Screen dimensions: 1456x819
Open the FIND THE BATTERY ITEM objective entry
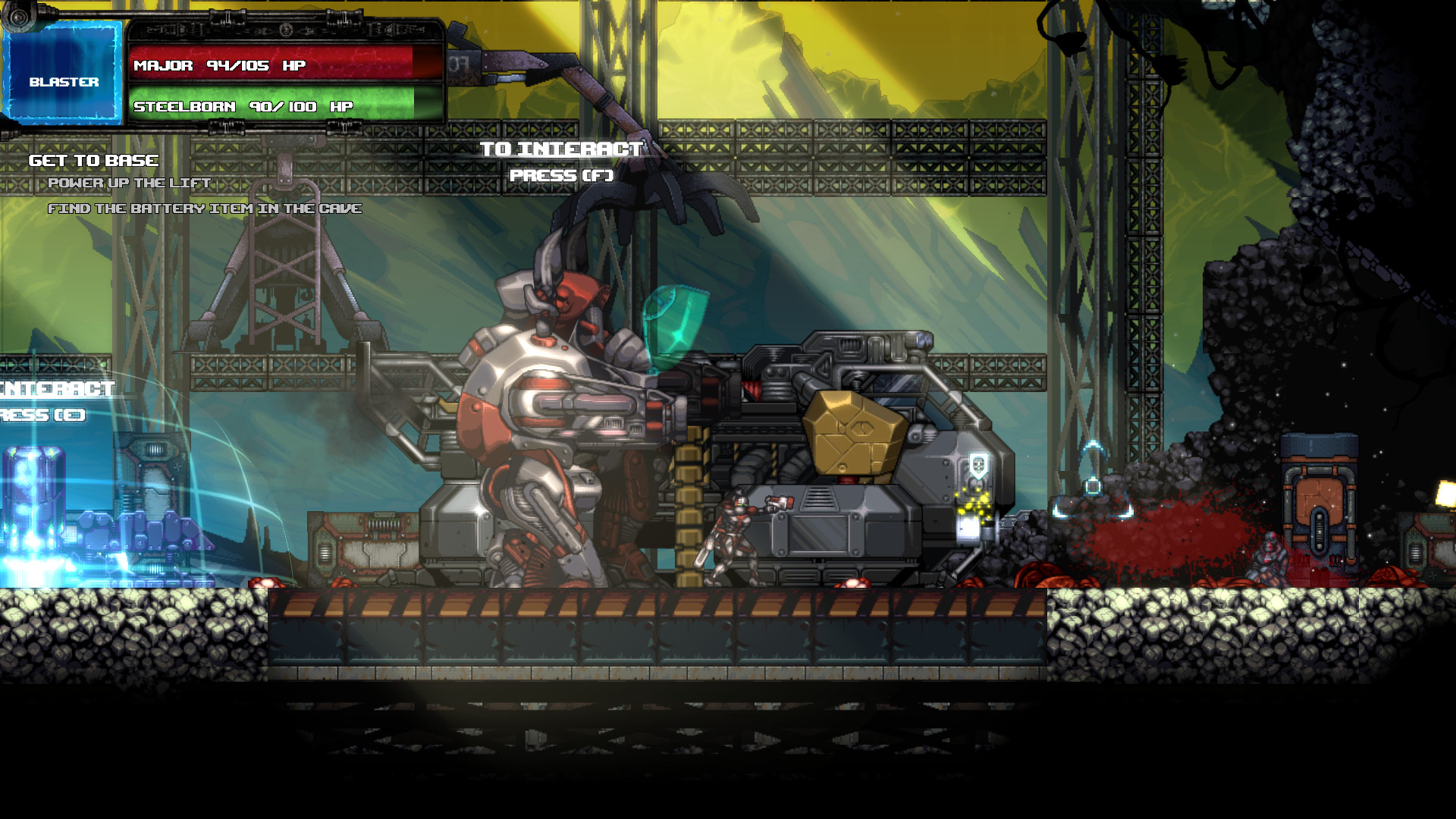click(x=206, y=207)
